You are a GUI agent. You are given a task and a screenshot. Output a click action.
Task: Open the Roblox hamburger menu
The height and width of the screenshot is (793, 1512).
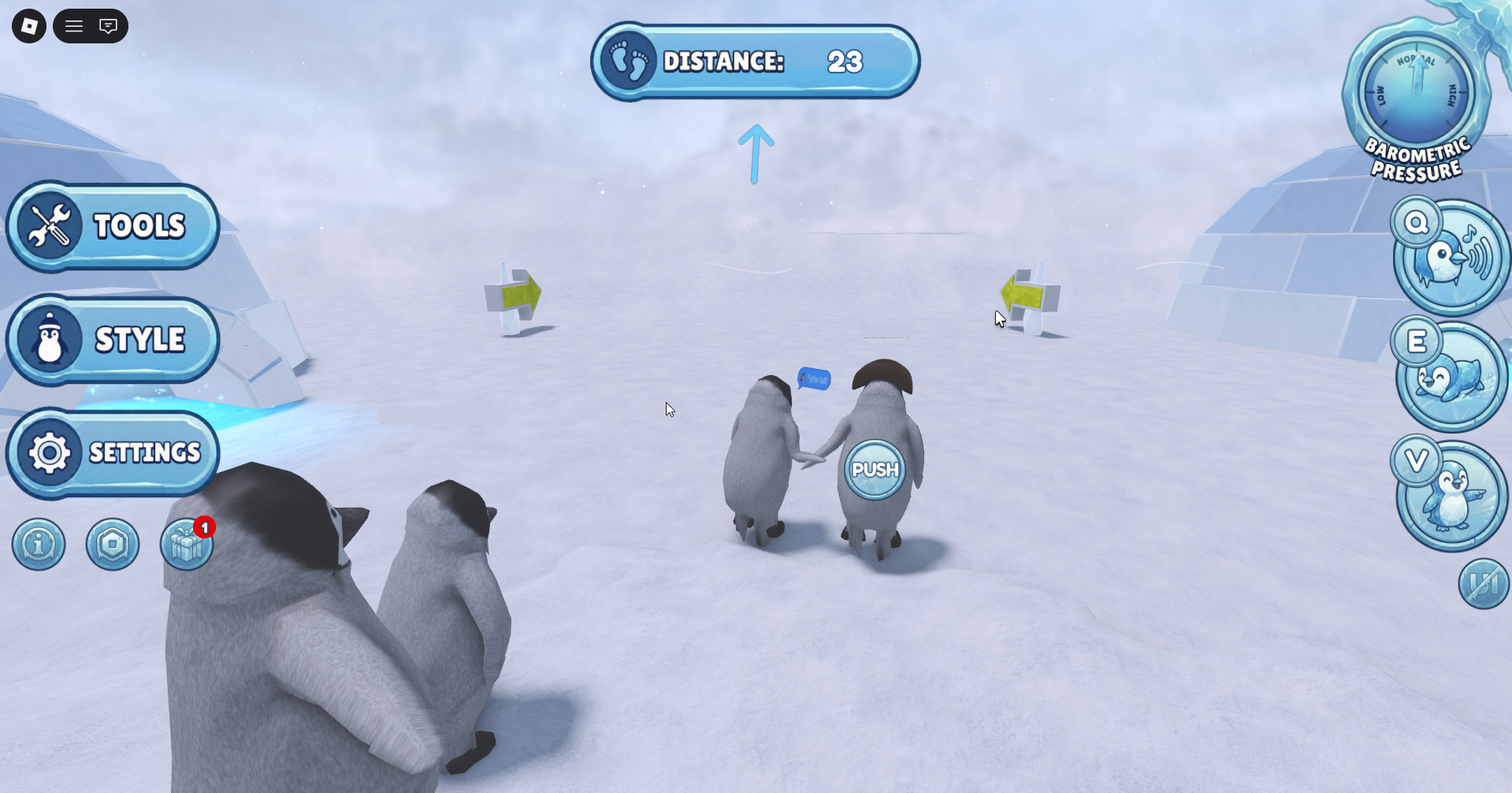pyautogui.click(x=73, y=26)
